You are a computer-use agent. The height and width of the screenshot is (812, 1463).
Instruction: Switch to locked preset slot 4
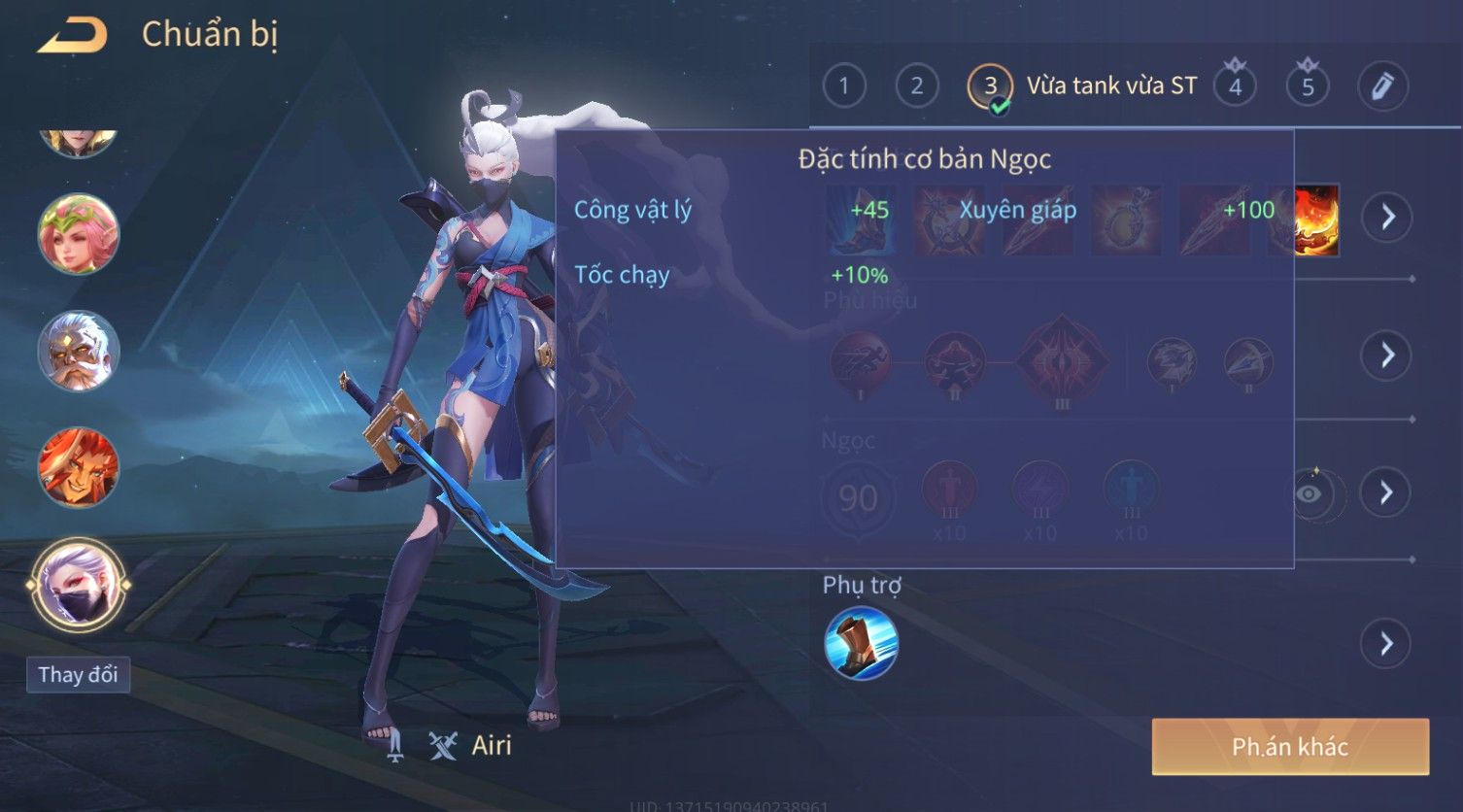pyautogui.click(x=1235, y=86)
